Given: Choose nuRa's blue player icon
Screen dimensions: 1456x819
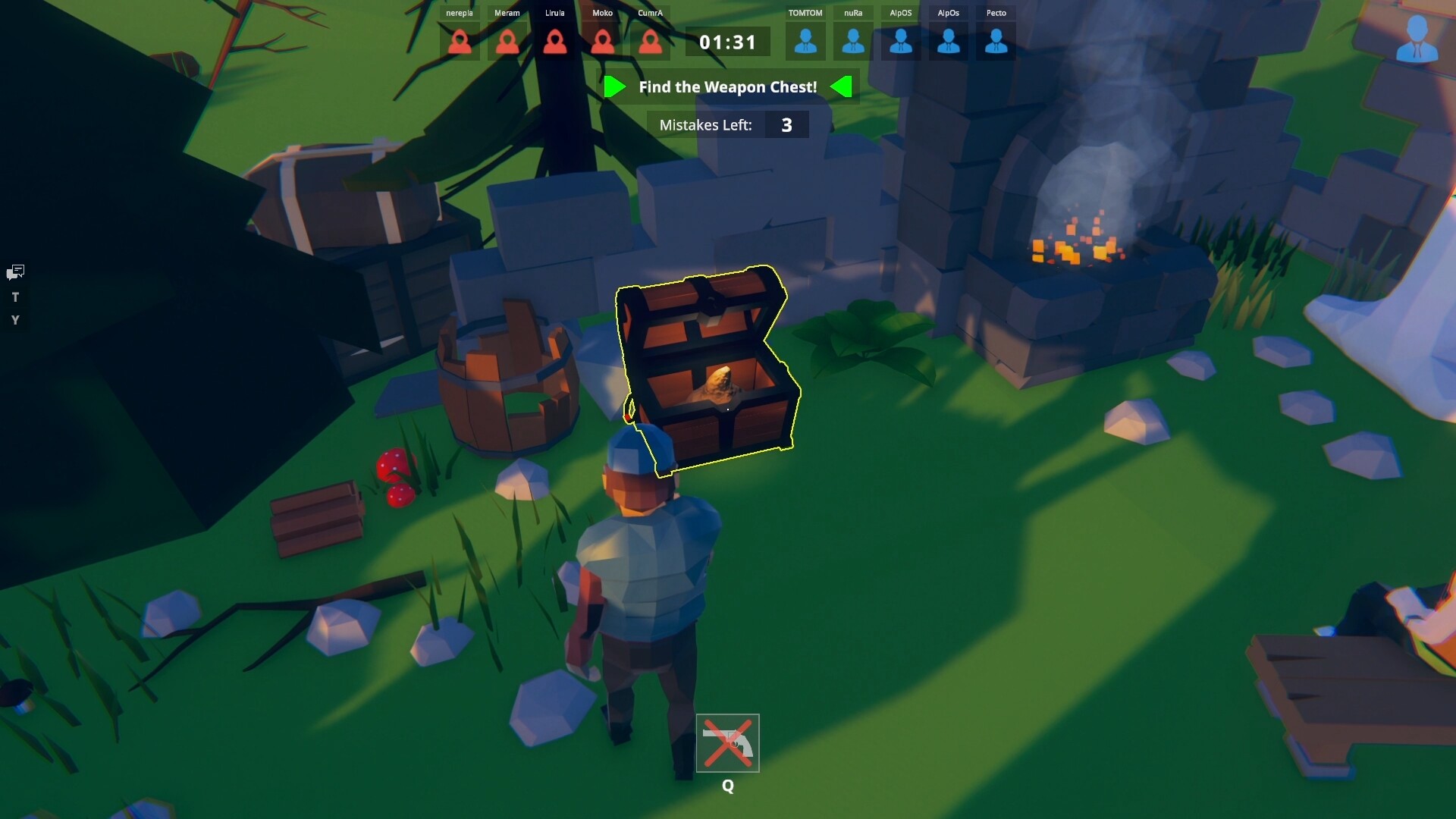Looking at the screenshot, I should pos(853,42).
